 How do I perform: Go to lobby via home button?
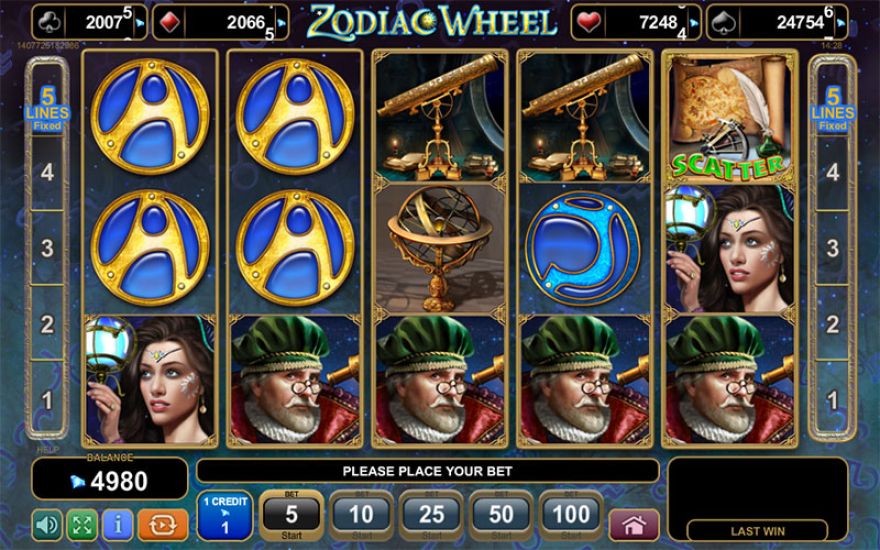coord(634,524)
